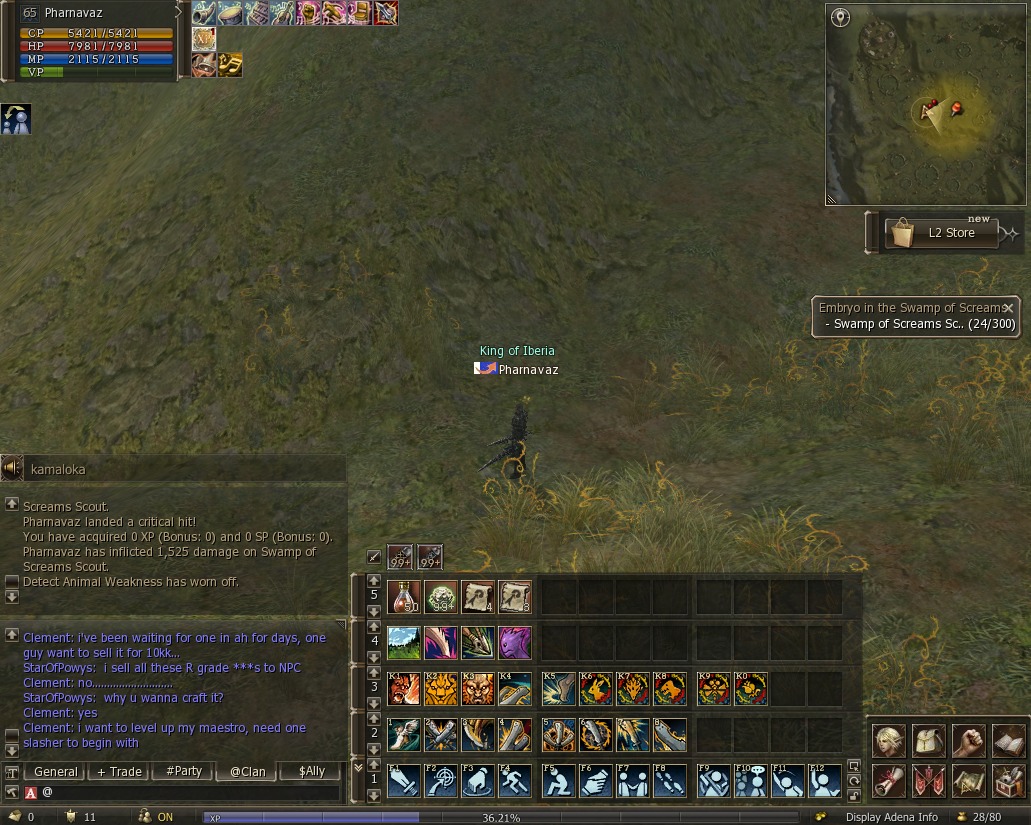Open character status via elf portrait icon
1031x825 pixels.
tap(889, 740)
